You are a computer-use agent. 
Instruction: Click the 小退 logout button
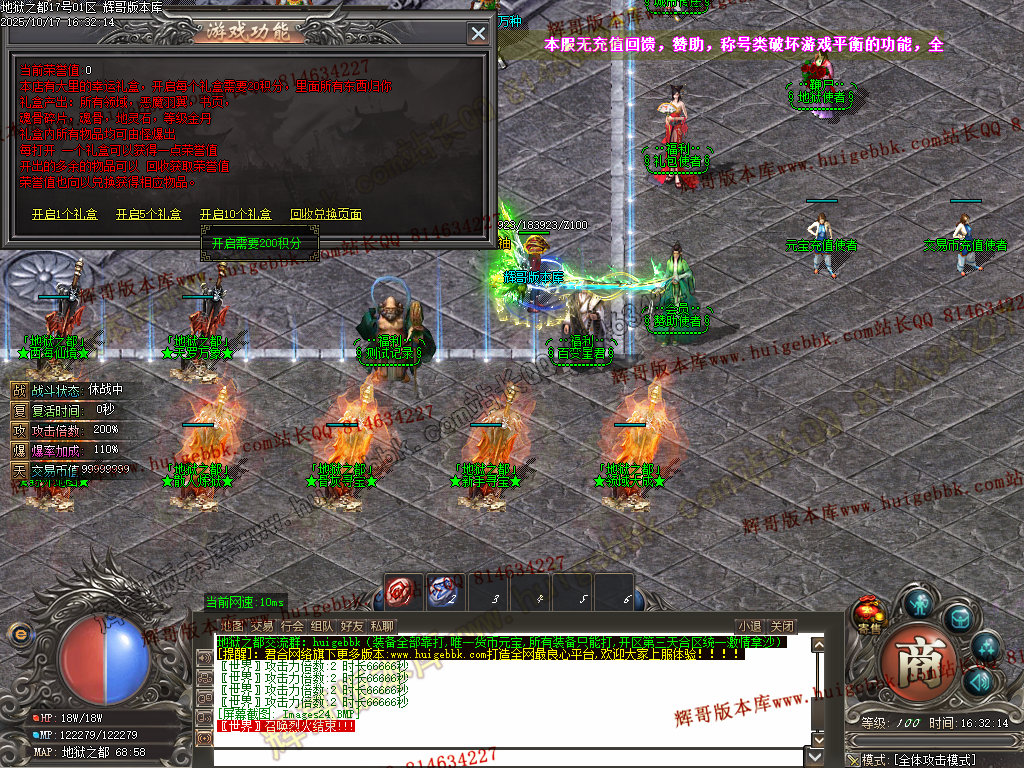pos(749,626)
